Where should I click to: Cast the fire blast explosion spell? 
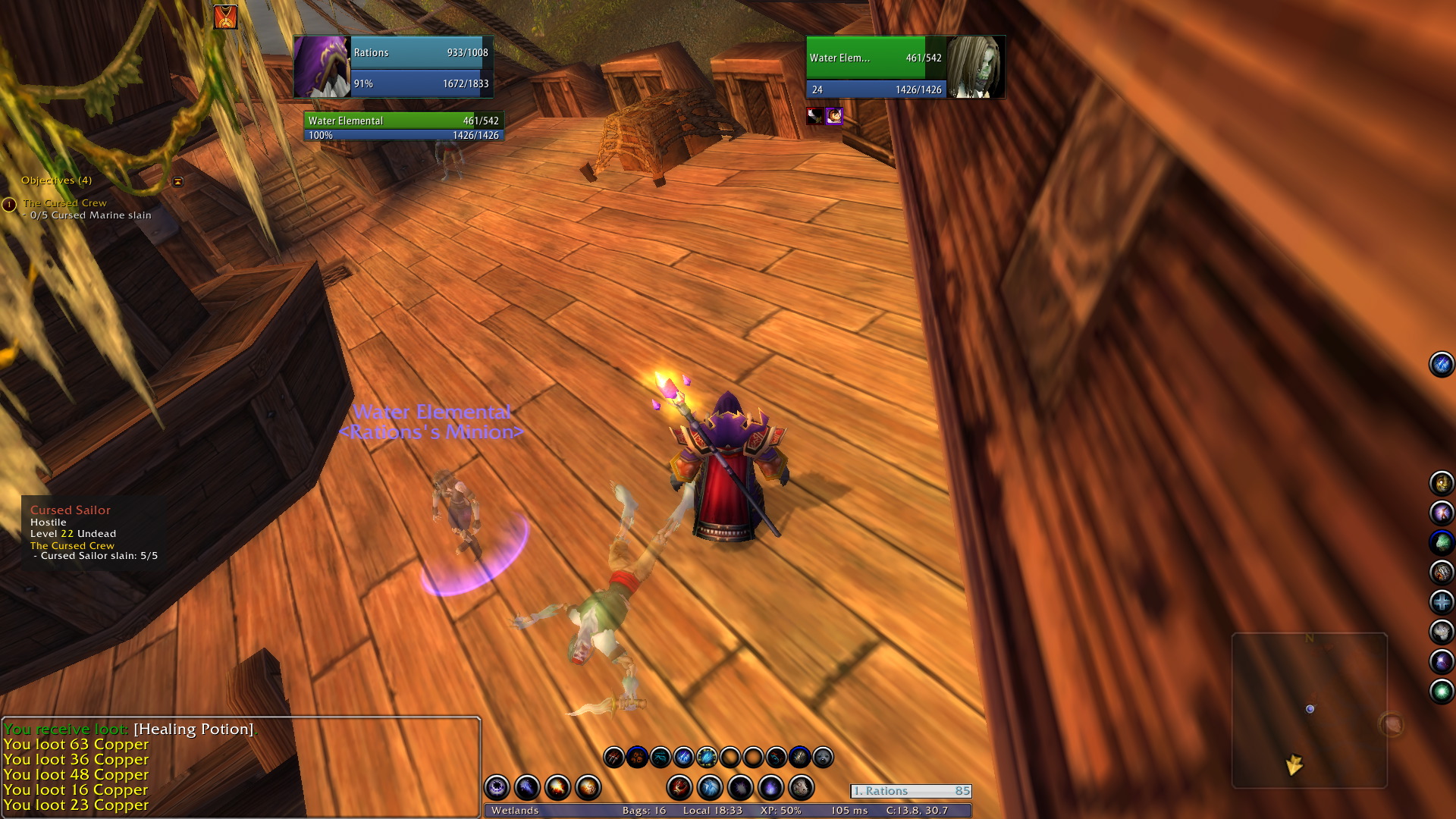click(x=557, y=788)
